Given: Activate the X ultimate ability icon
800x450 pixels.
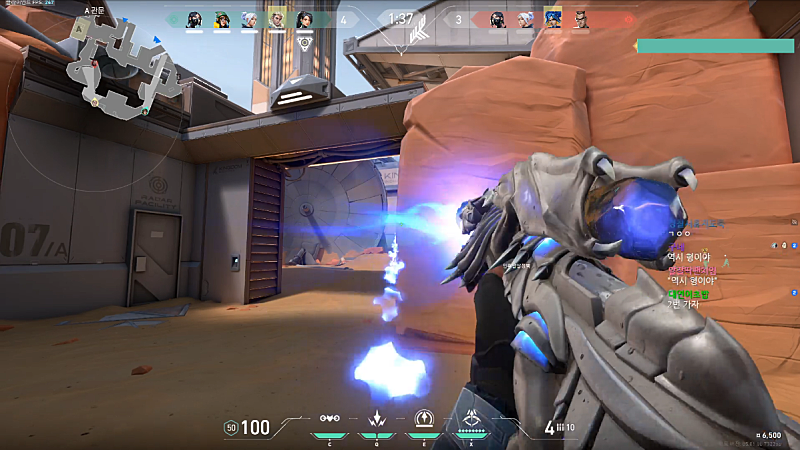Looking at the screenshot, I should [x=469, y=419].
